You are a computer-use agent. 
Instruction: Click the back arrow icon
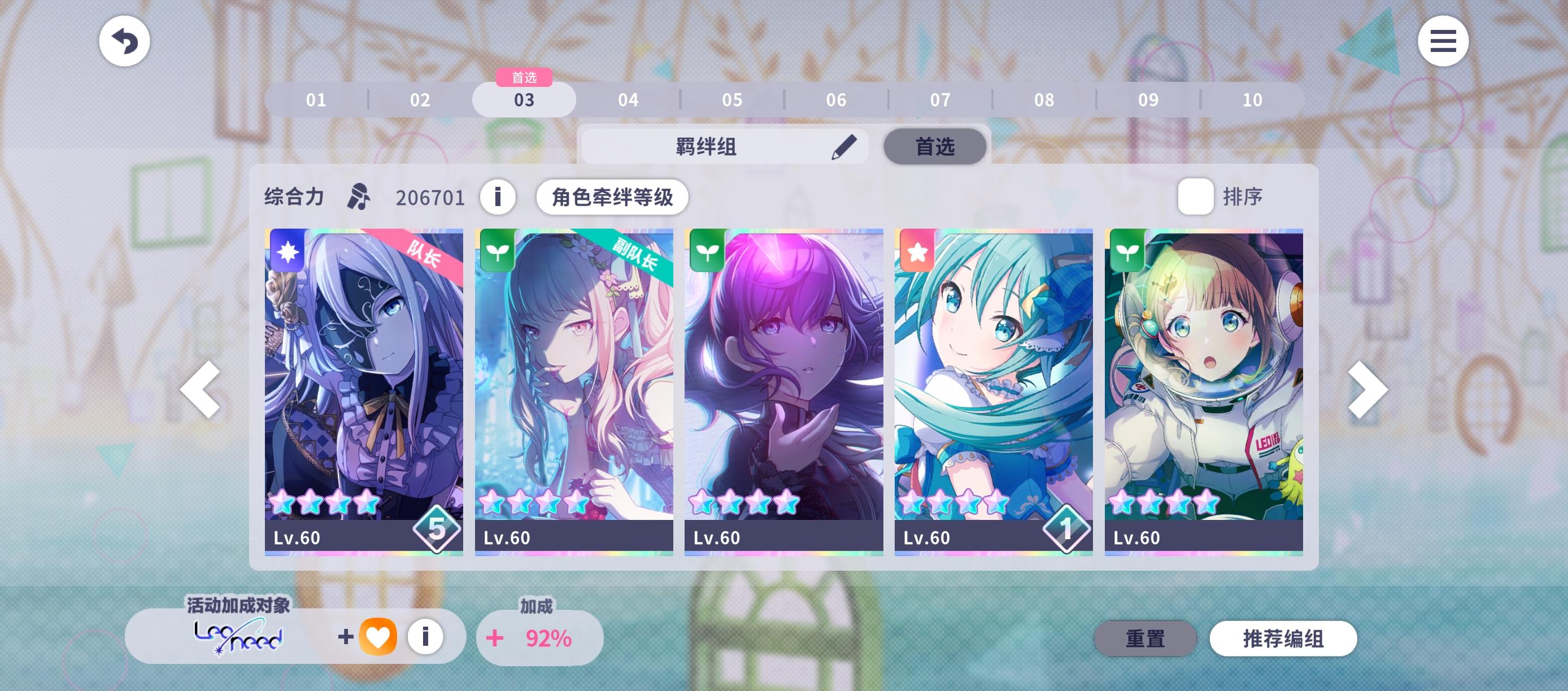[x=124, y=41]
